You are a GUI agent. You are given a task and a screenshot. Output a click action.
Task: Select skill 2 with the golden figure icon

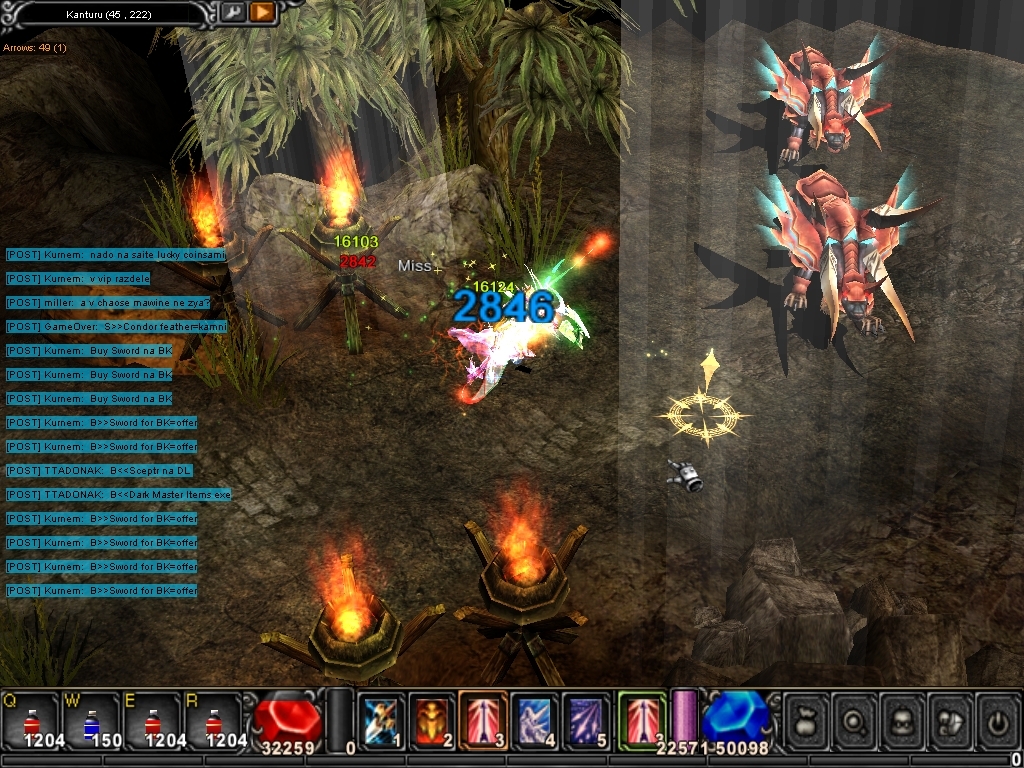pyautogui.click(x=432, y=720)
